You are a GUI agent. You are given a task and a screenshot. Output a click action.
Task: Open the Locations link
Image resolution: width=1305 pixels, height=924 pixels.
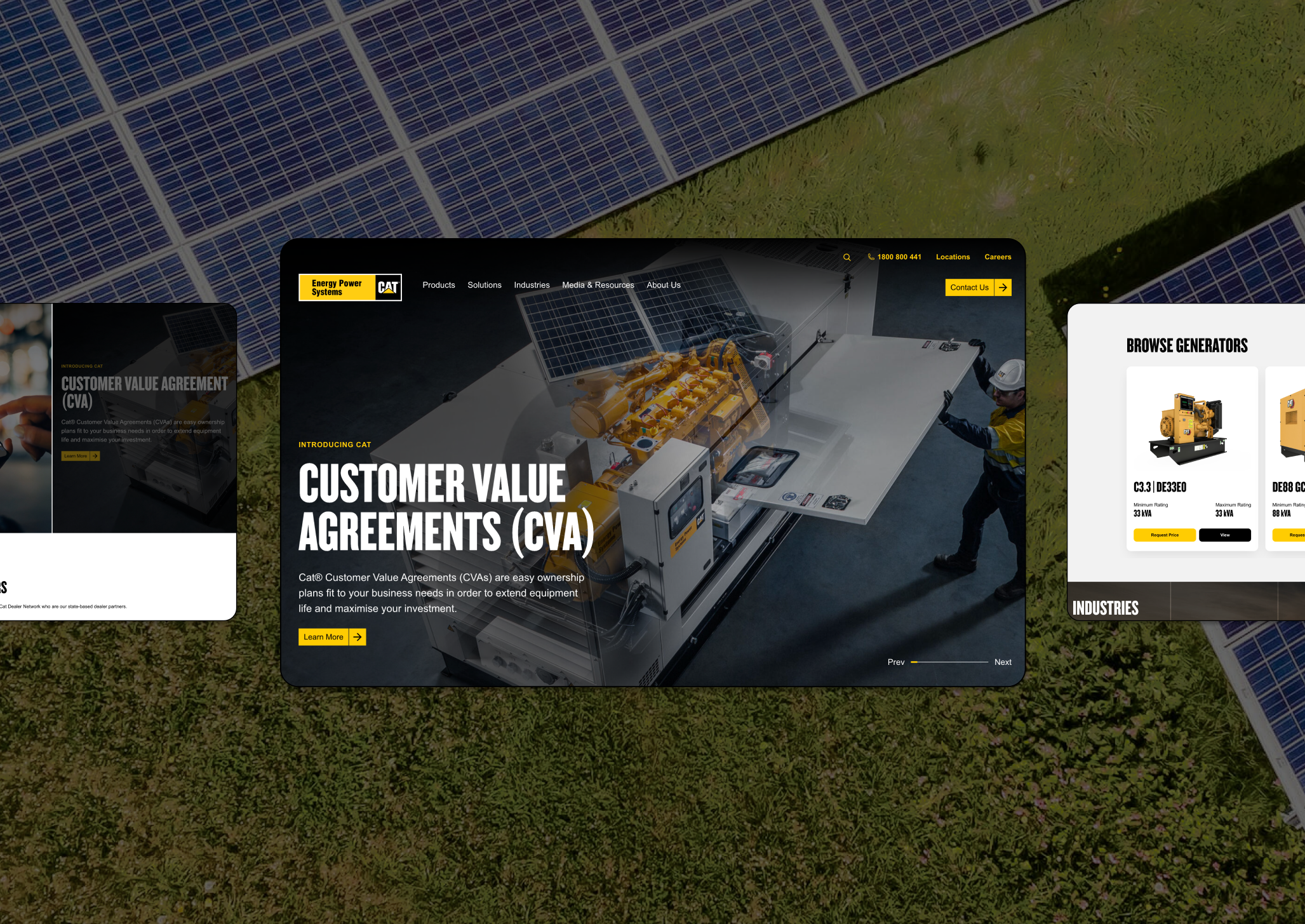pyautogui.click(x=953, y=257)
